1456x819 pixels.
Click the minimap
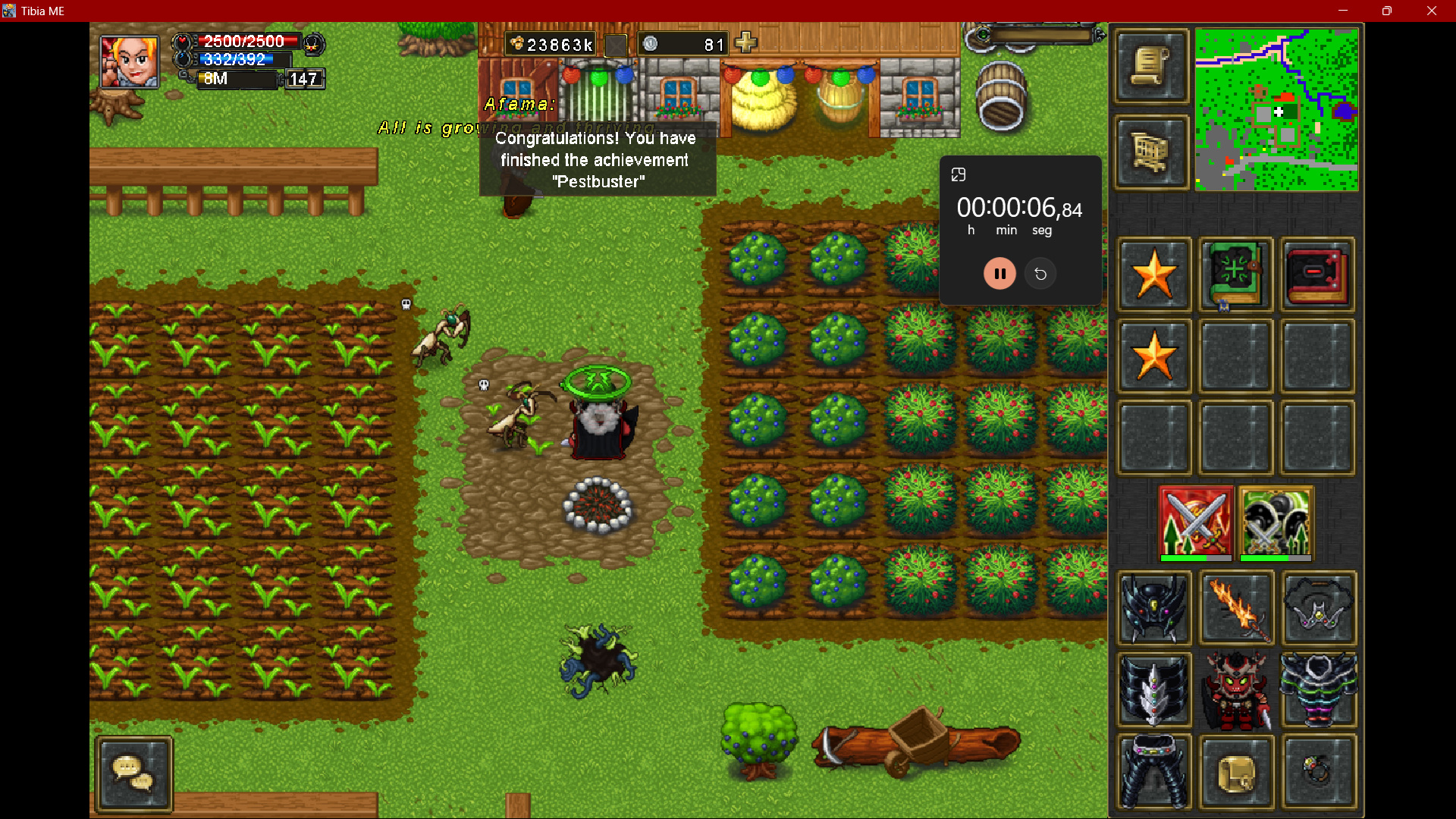pyautogui.click(x=1276, y=110)
